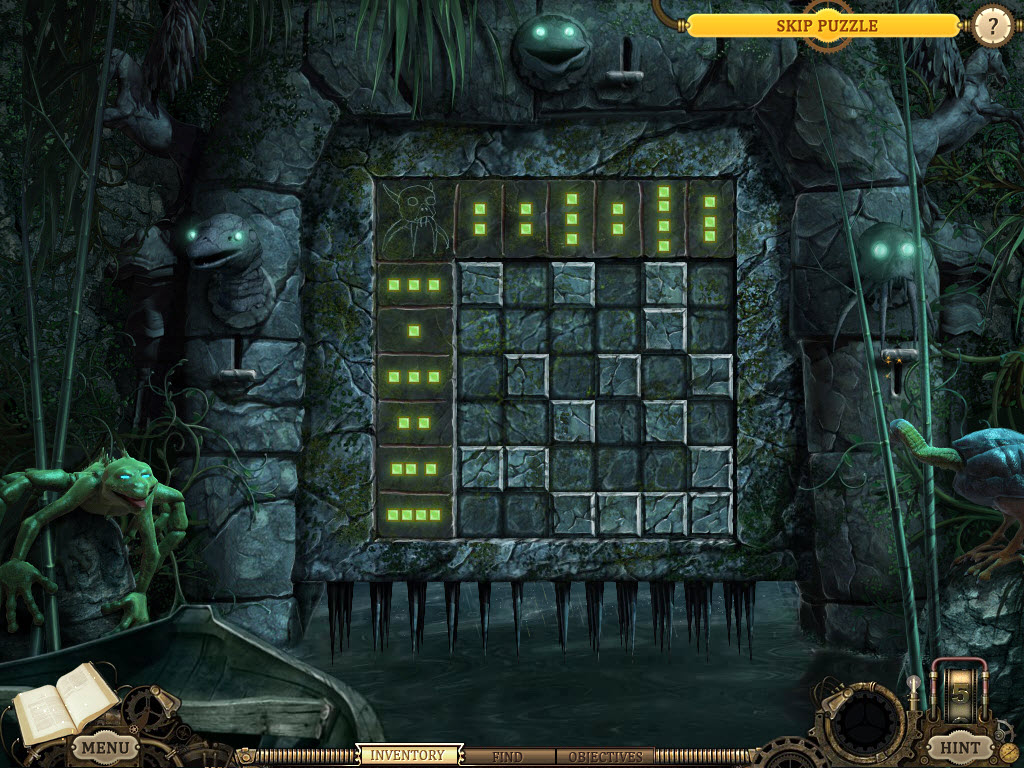The image size is (1024, 768).
Task: Open the question mark help button
Action: [992, 26]
